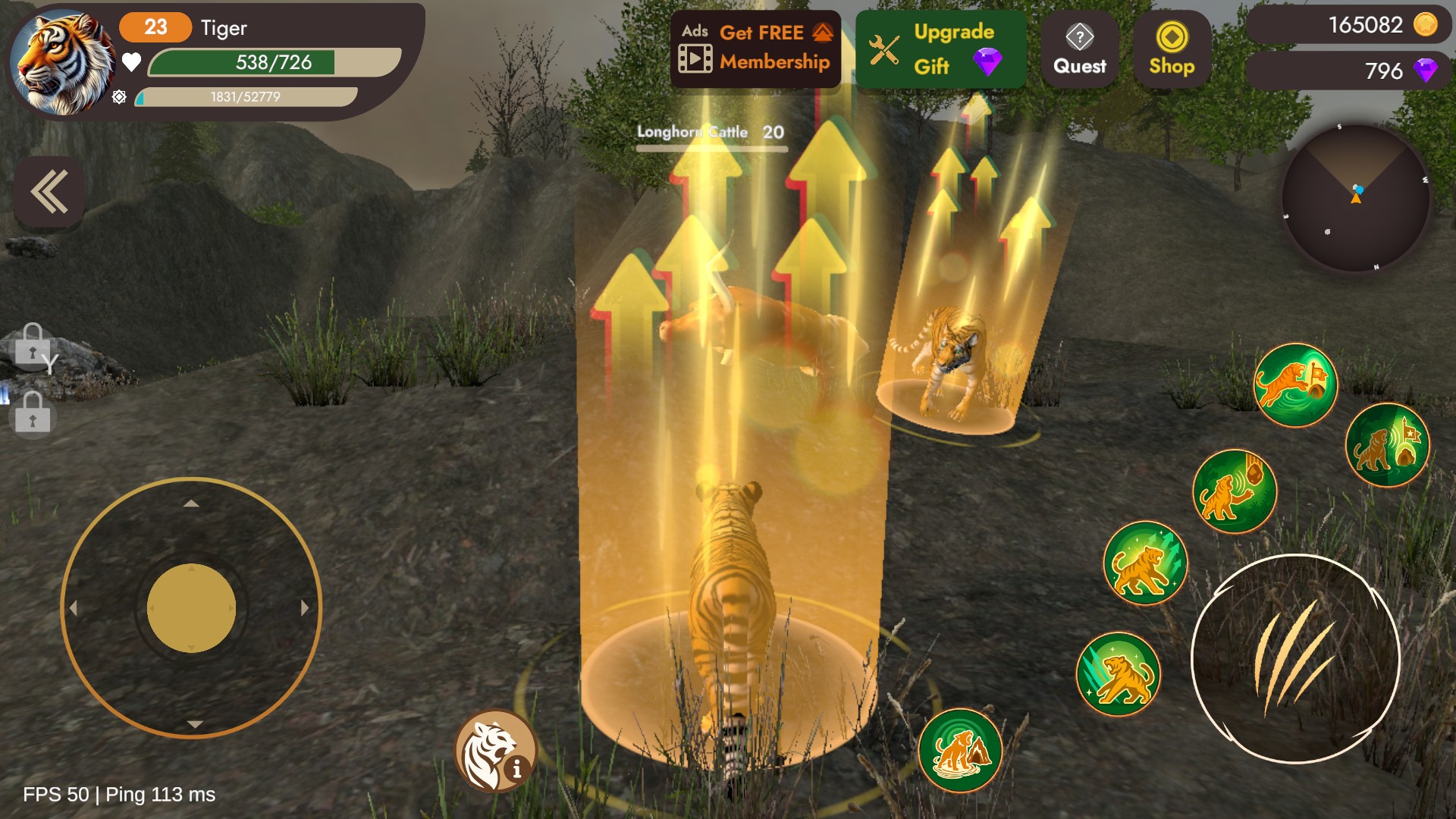1456x819 pixels.
Task: Activate the pouncing tiger with flag skill
Action: pyautogui.click(x=1295, y=385)
